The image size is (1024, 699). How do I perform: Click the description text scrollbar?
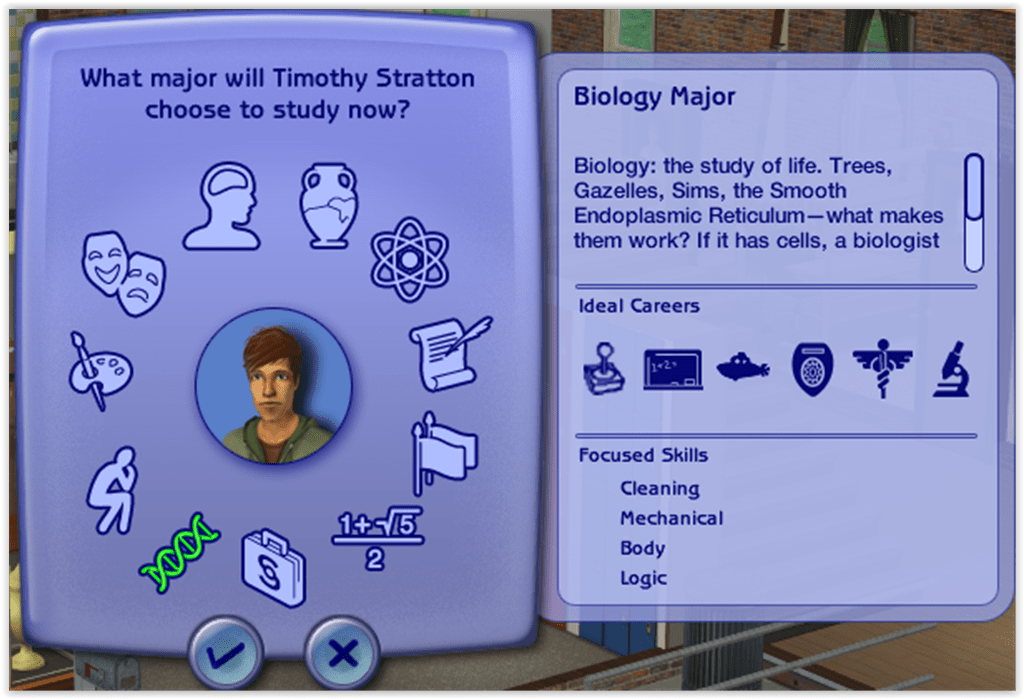pos(972,211)
